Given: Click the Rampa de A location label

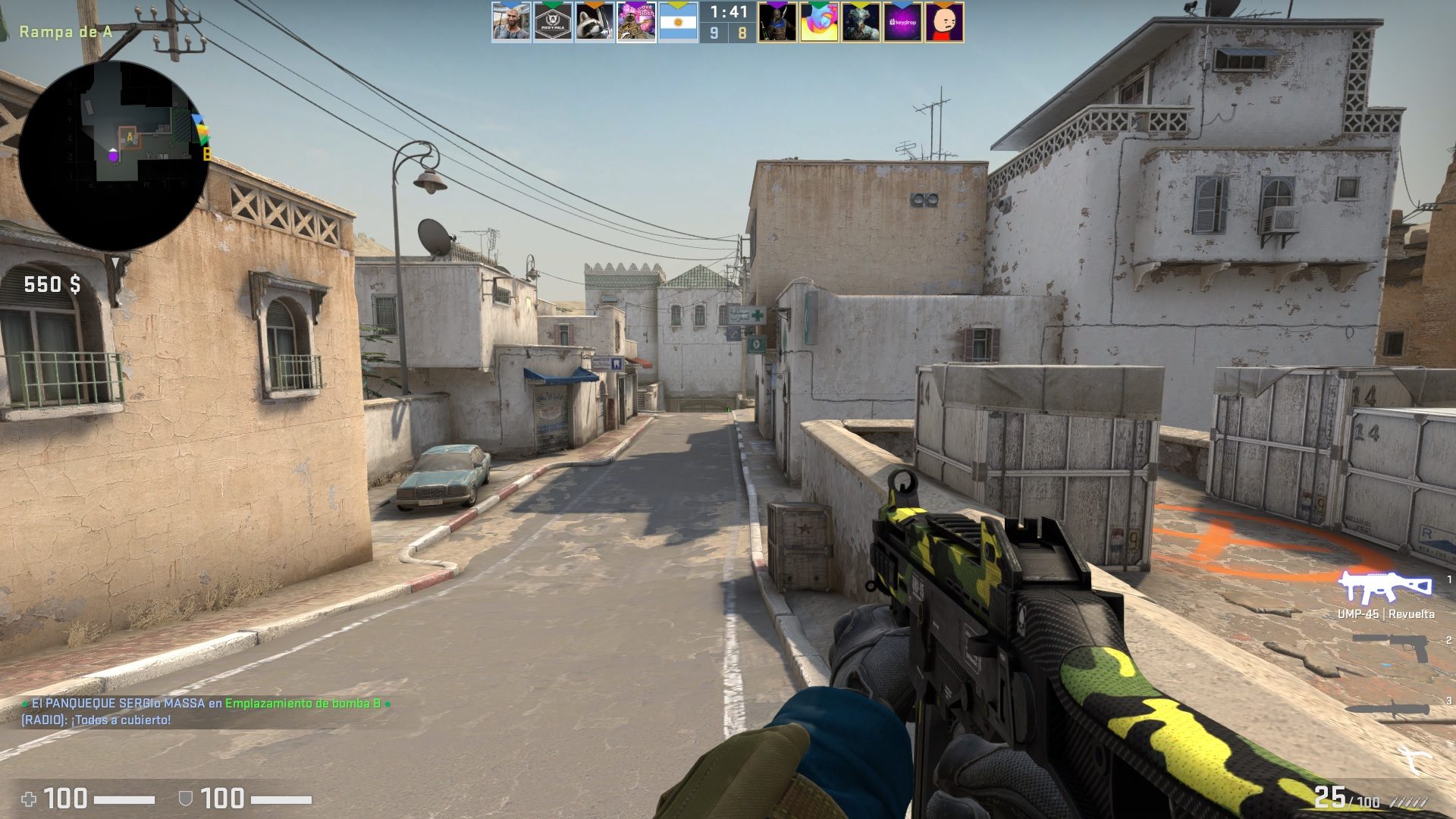Looking at the screenshot, I should (64, 33).
